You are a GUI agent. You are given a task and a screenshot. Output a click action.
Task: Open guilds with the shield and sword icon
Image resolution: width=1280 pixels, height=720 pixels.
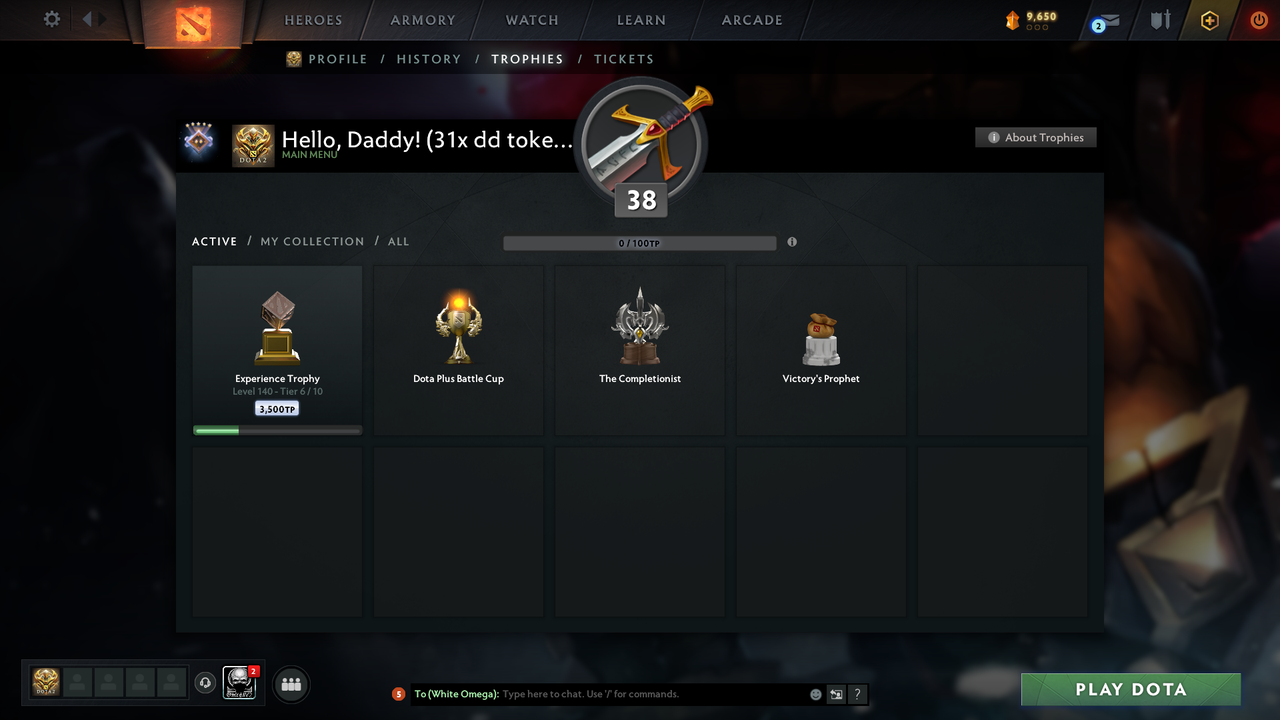(x=1159, y=20)
